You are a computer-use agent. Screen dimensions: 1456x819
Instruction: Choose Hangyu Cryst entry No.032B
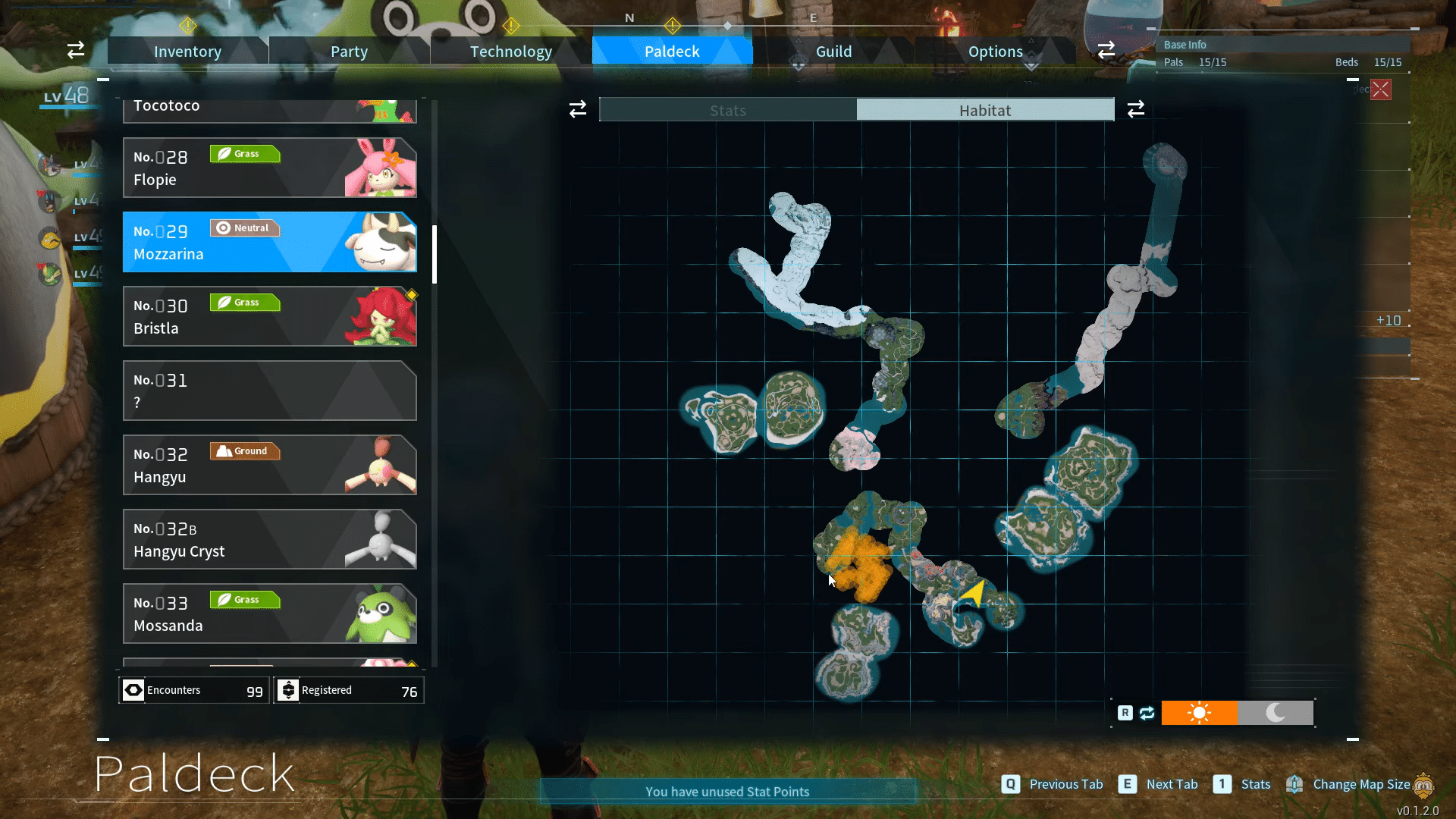tap(269, 539)
